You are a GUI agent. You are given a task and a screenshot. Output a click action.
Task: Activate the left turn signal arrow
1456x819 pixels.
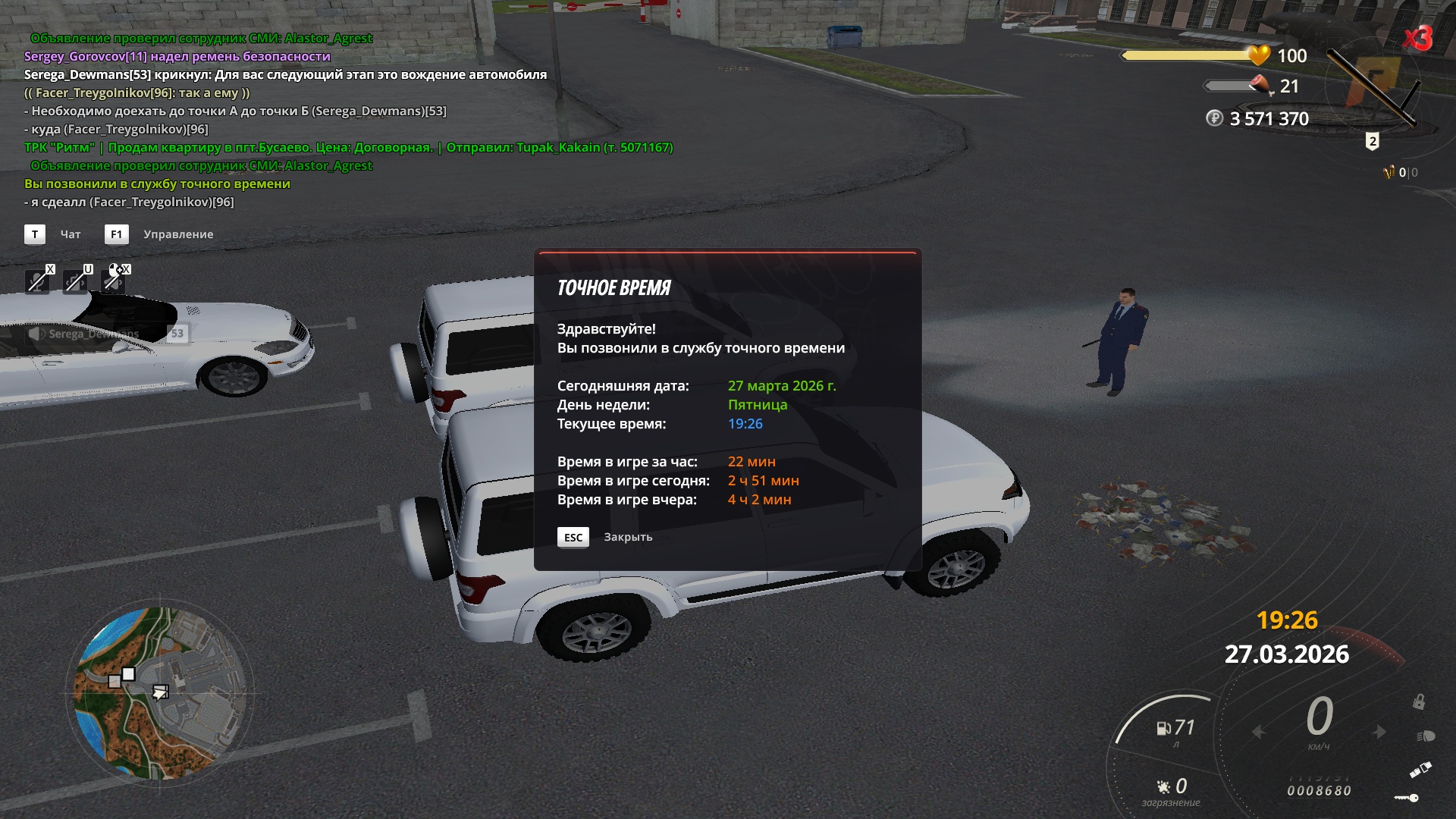click(x=1259, y=732)
